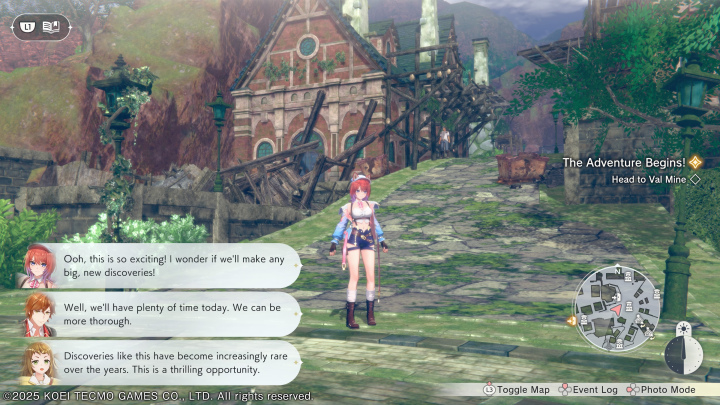Open the journal book icon
720x405 pixels.
tap(53, 25)
